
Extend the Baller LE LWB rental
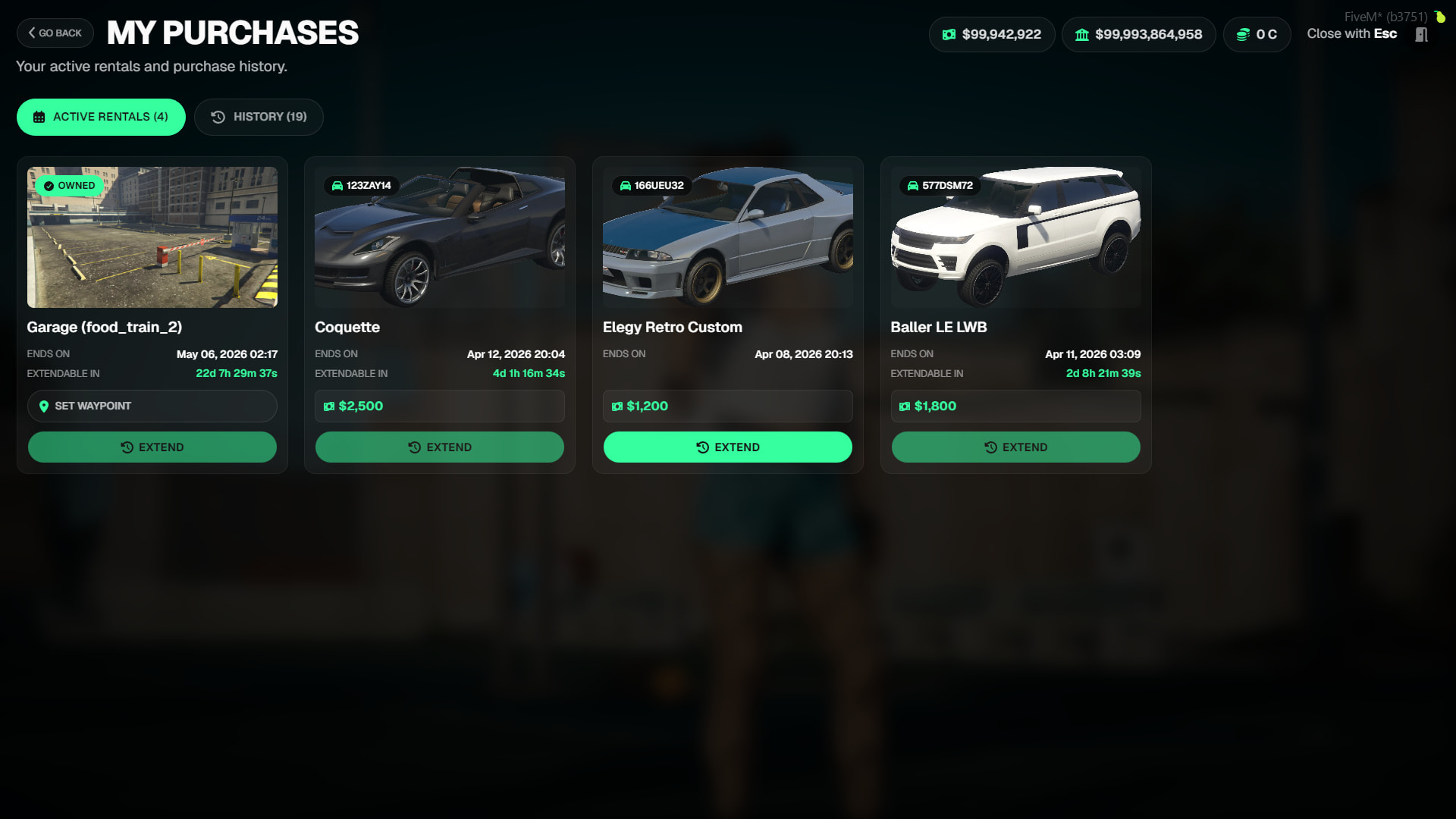pos(1015,447)
